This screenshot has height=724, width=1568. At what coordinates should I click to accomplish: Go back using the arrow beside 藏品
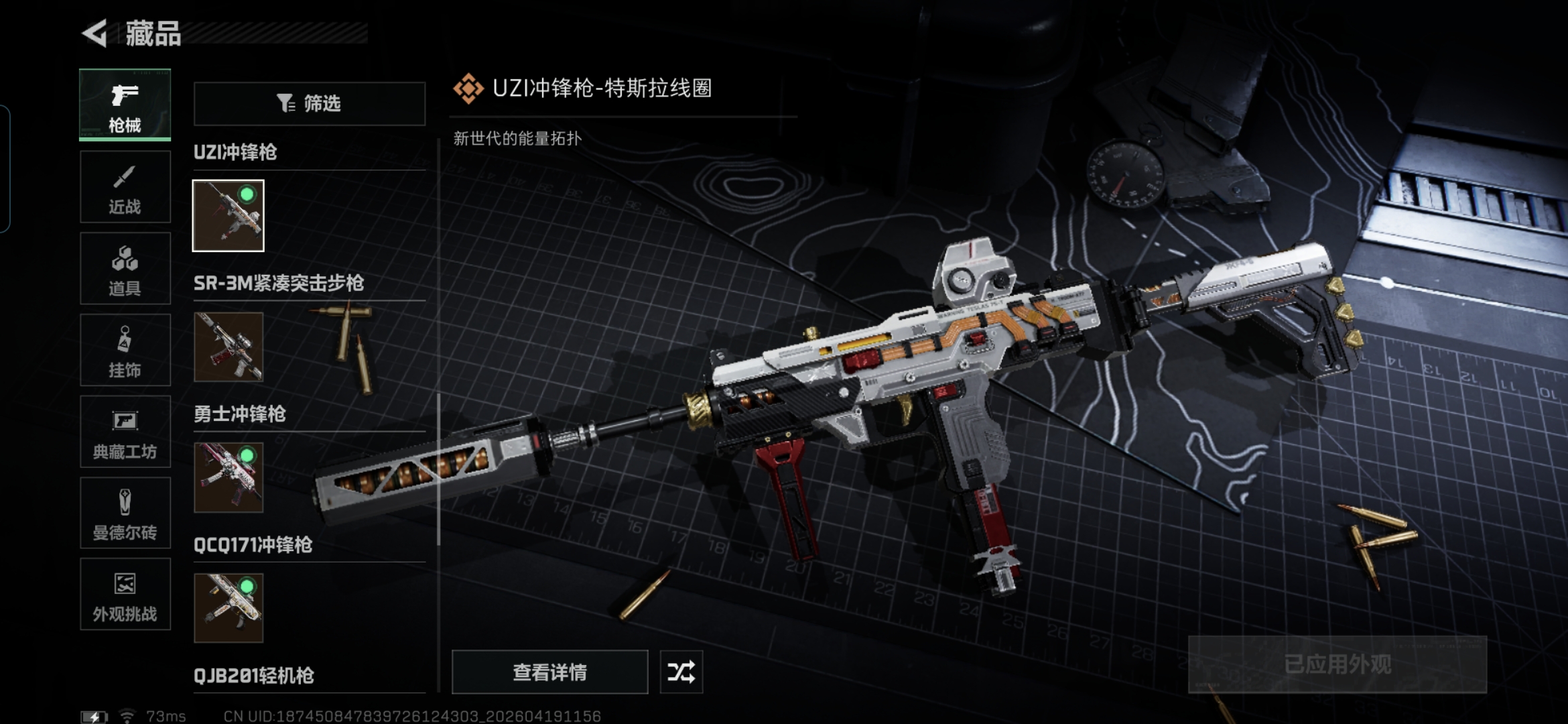pos(95,34)
